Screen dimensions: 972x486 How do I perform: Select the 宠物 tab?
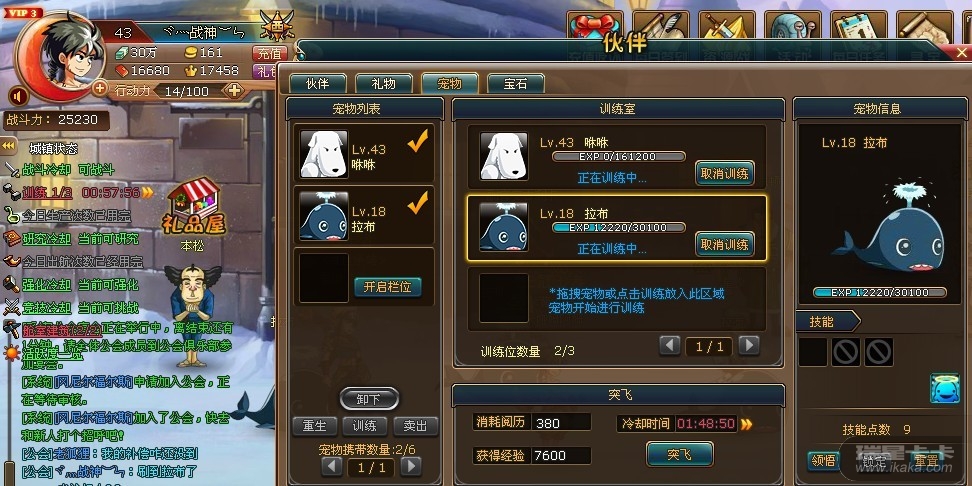click(450, 84)
